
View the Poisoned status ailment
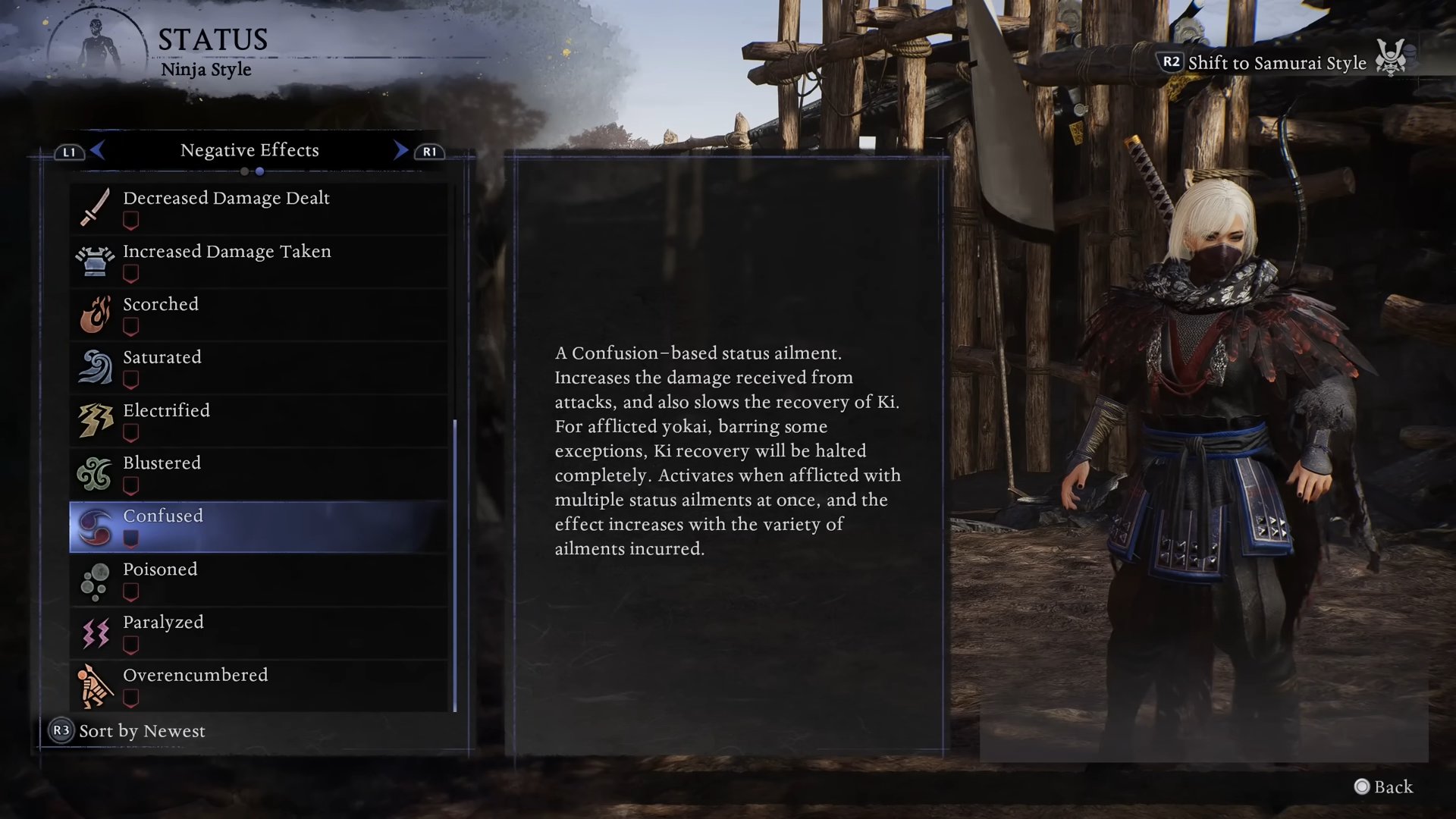coord(258,580)
